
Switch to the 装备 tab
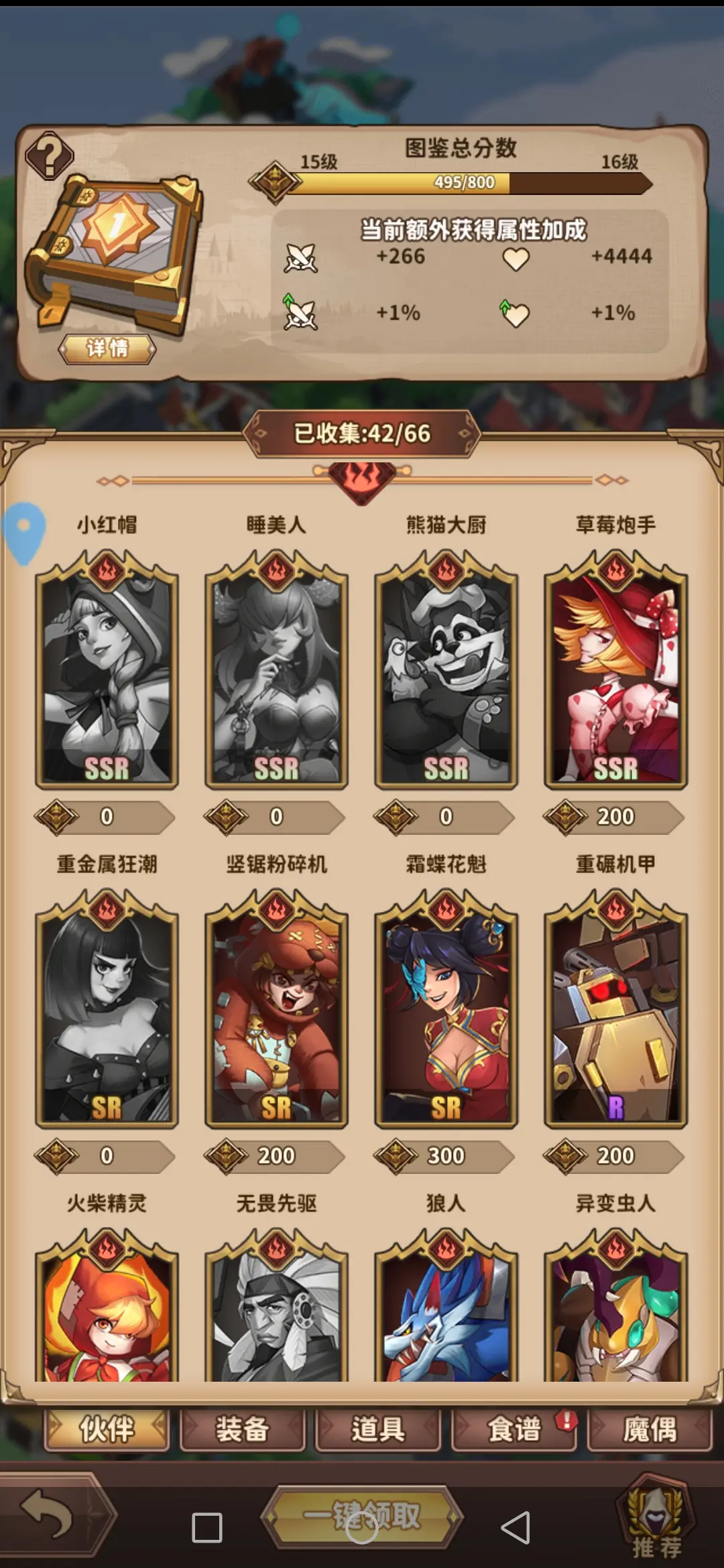click(x=242, y=1429)
